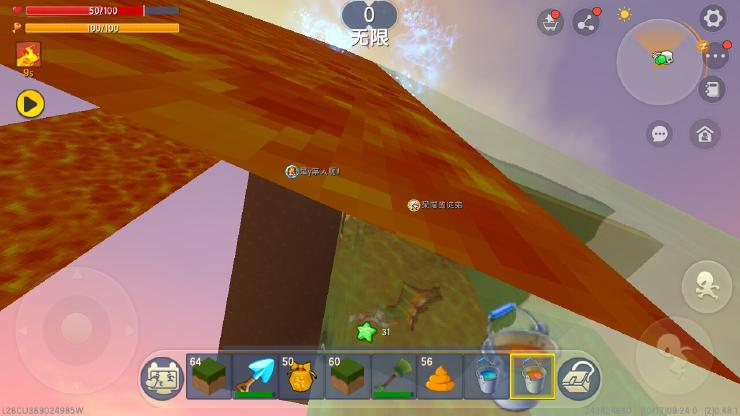
Task: Click the yellow play arrow button
Action: [x=30, y=103]
